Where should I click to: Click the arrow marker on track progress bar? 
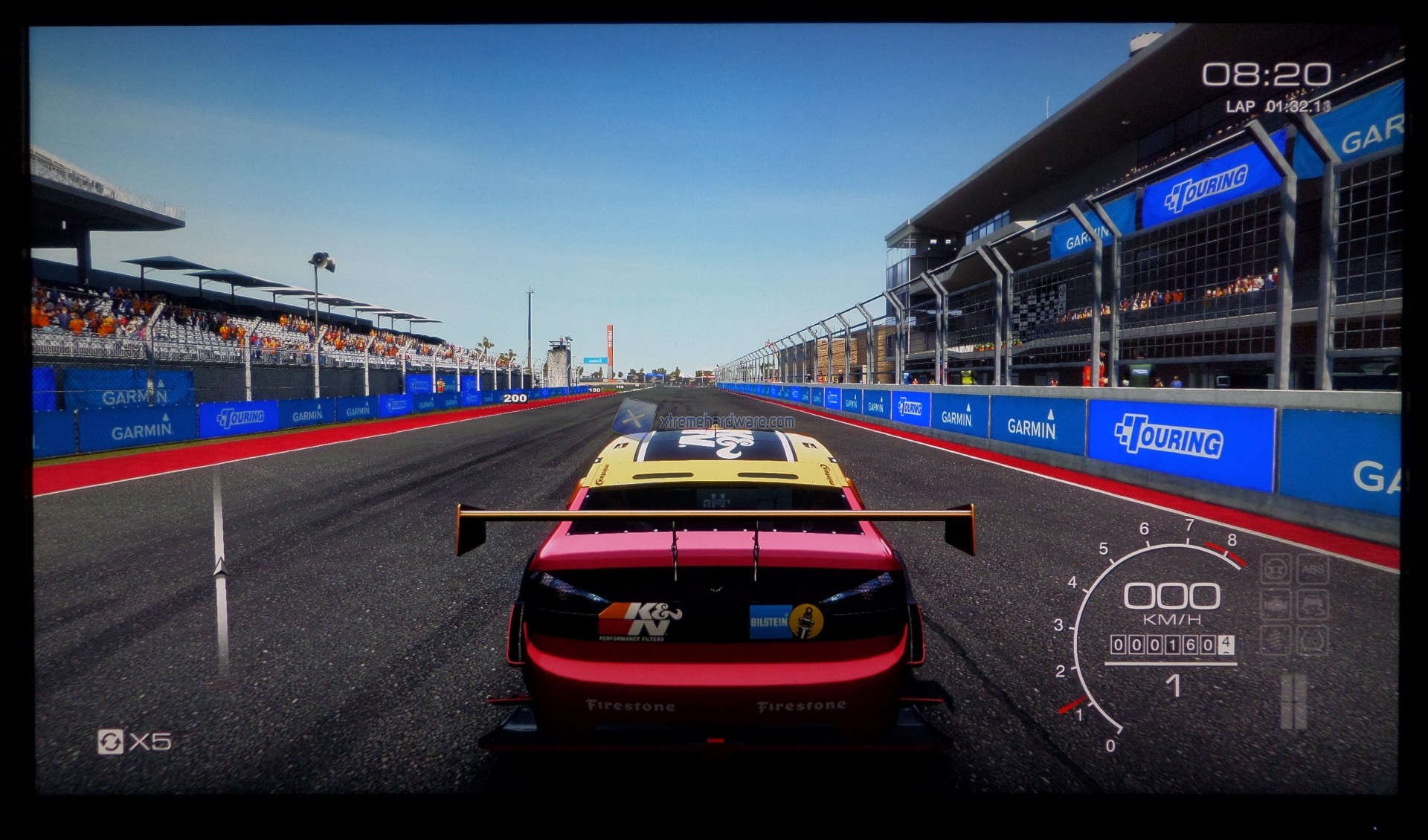coord(220,568)
